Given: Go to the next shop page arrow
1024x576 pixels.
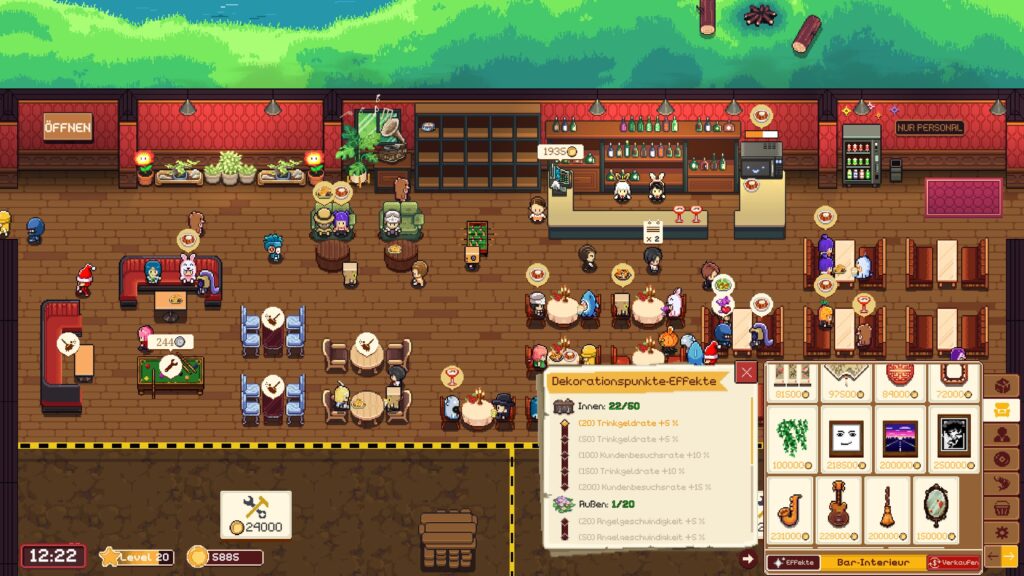Looking at the screenshot, I should 1008,555.
